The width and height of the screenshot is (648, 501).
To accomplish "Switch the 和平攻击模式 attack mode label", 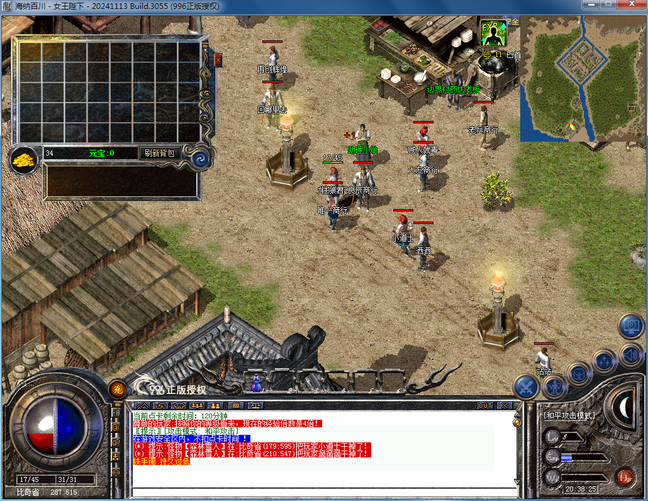I will tap(569, 414).
